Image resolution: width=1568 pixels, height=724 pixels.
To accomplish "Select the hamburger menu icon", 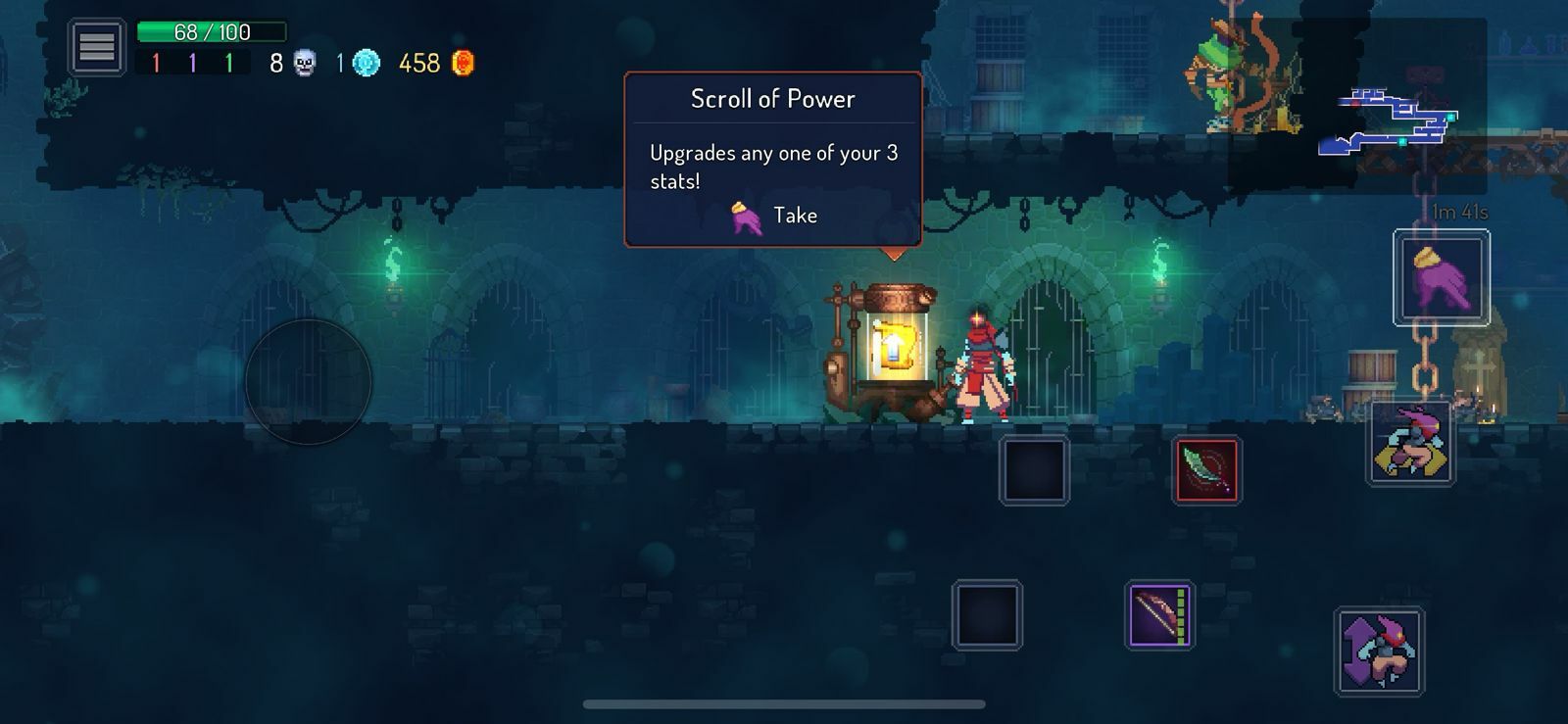I will point(95,45).
